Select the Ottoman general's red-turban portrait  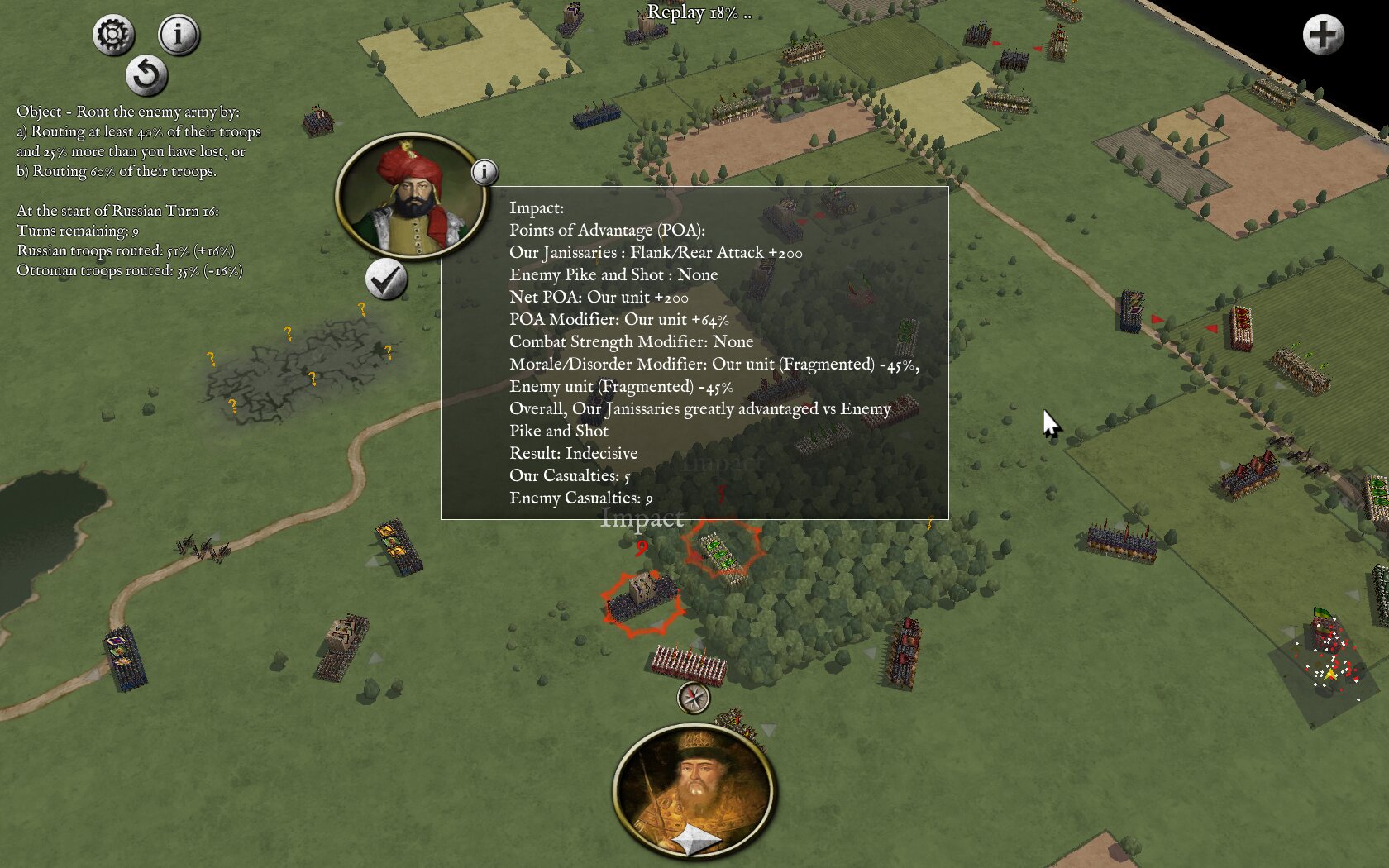click(x=411, y=197)
